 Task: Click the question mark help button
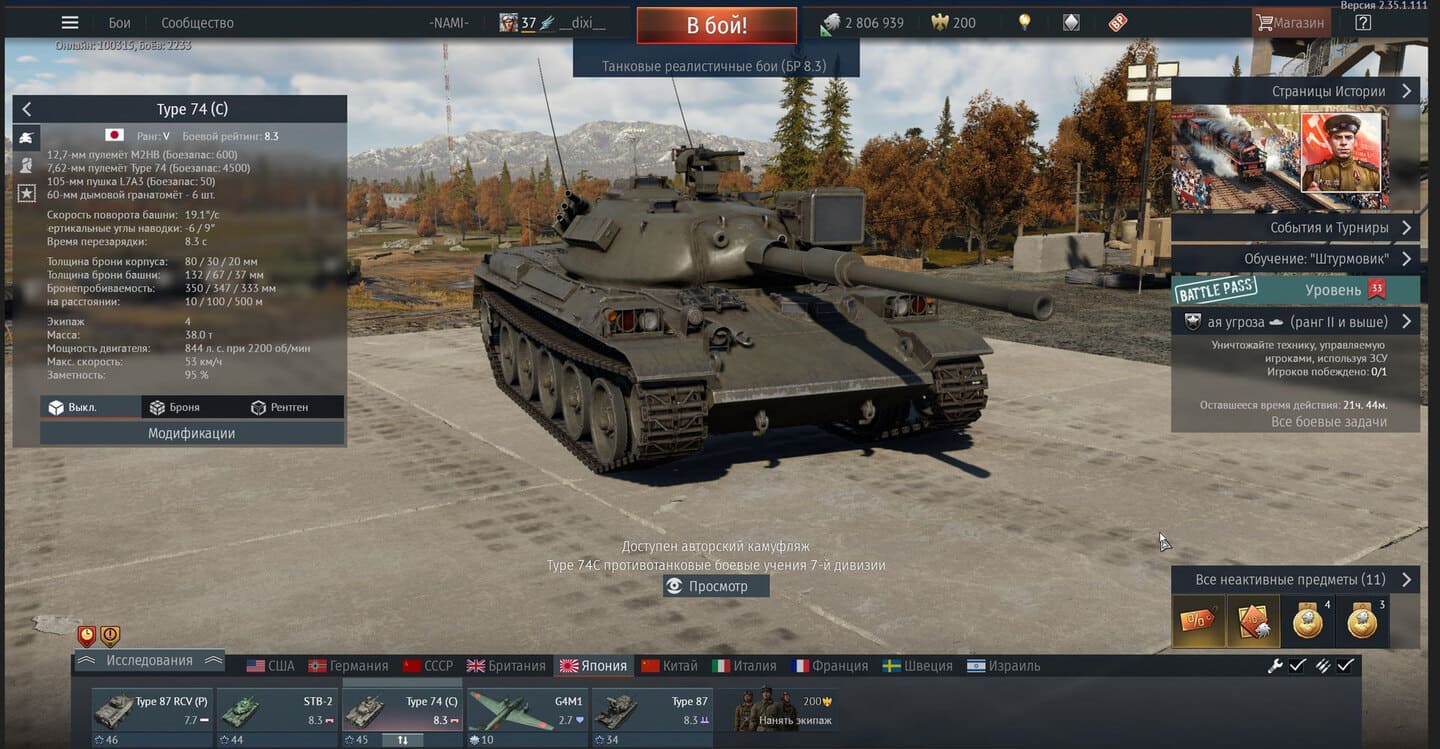pos(1363,22)
